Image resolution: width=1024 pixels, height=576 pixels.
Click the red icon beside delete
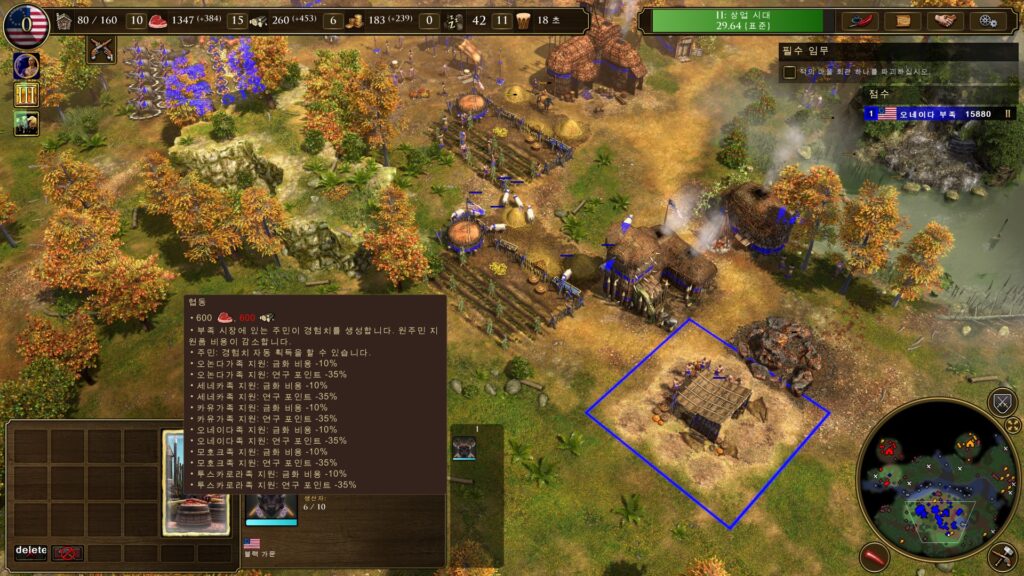[x=68, y=552]
